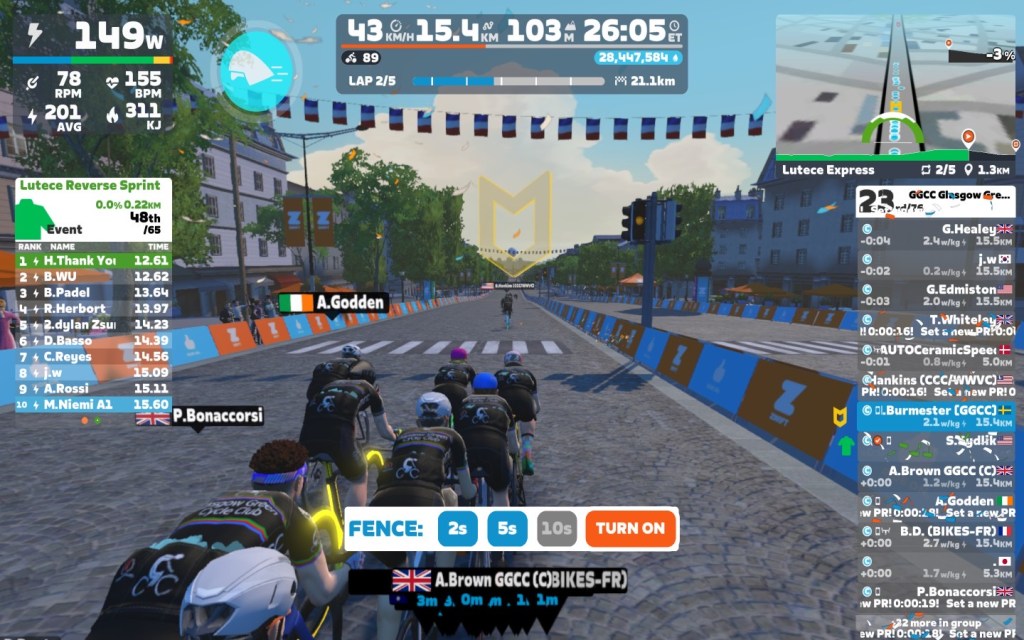The width and height of the screenshot is (1024, 640).
Task: Click the GGCC Glasgow event header in riders panel
Action: point(937,202)
